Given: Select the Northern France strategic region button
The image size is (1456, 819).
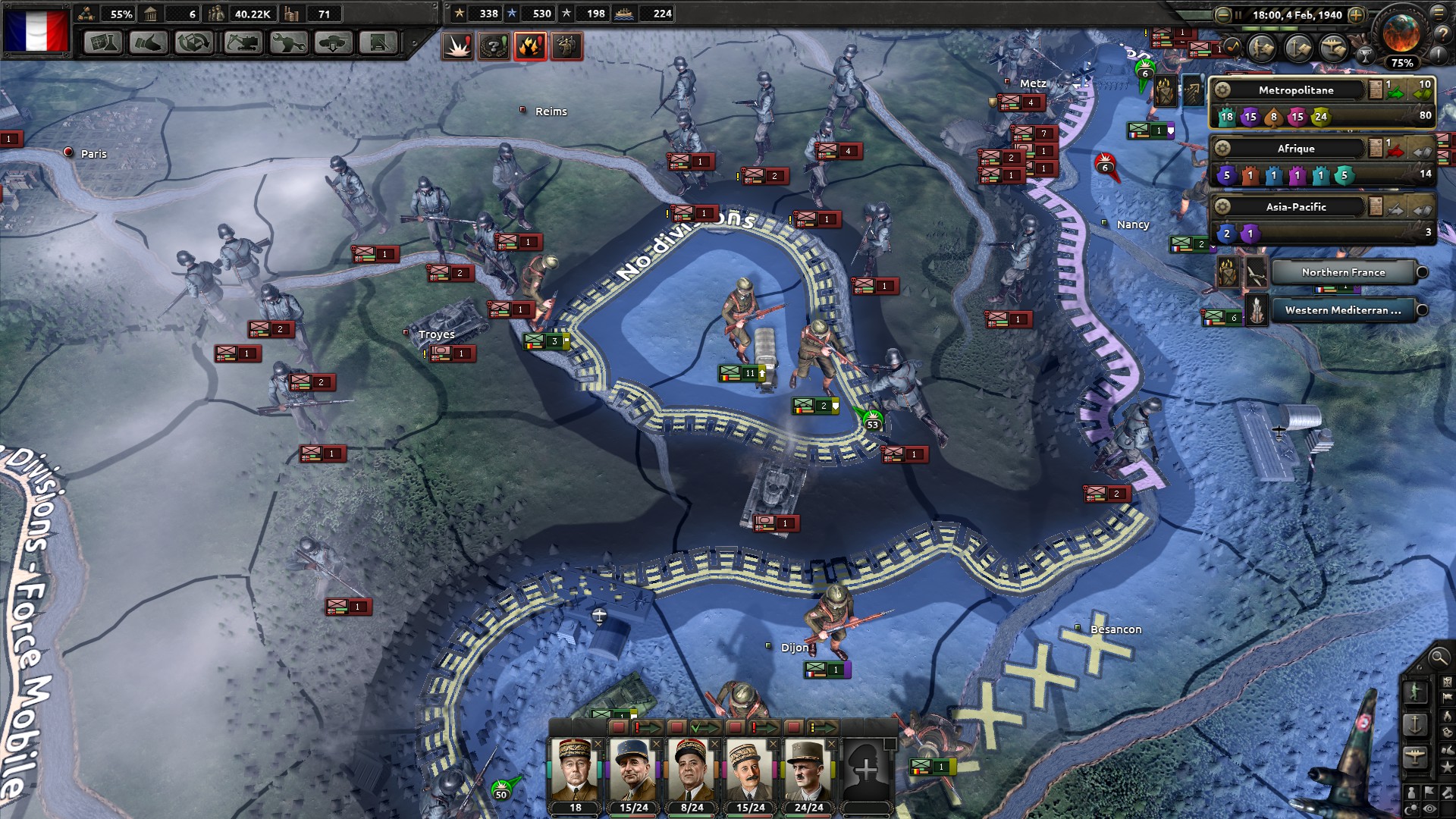Looking at the screenshot, I should coord(1343,273).
